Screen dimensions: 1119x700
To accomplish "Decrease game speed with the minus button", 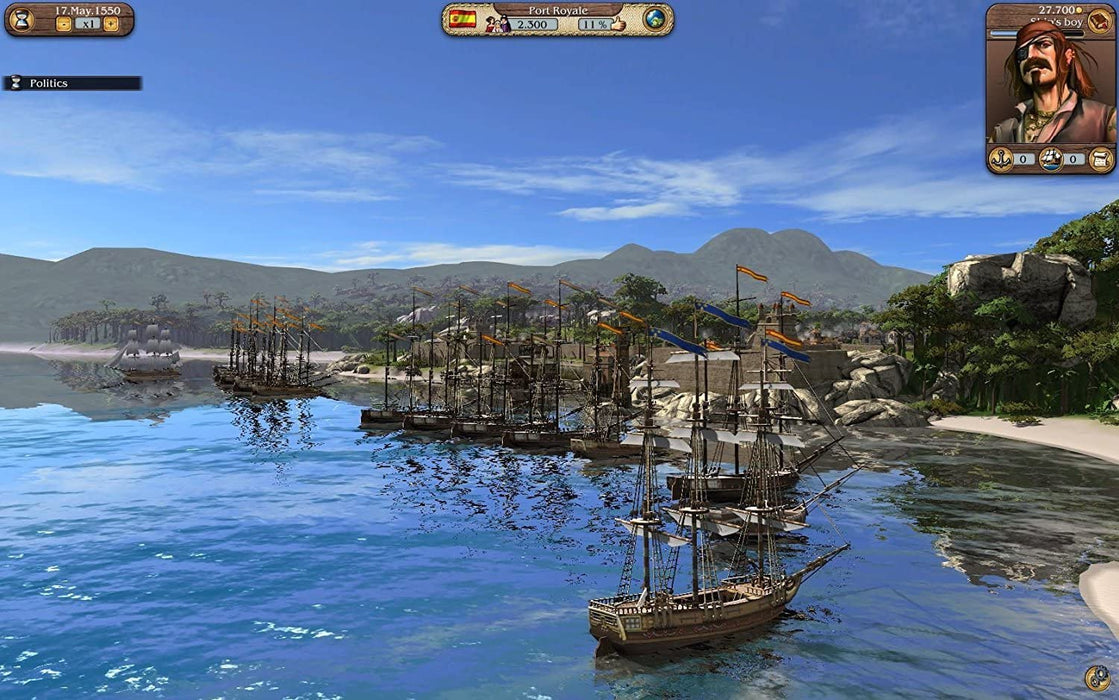I will [63, 24].
